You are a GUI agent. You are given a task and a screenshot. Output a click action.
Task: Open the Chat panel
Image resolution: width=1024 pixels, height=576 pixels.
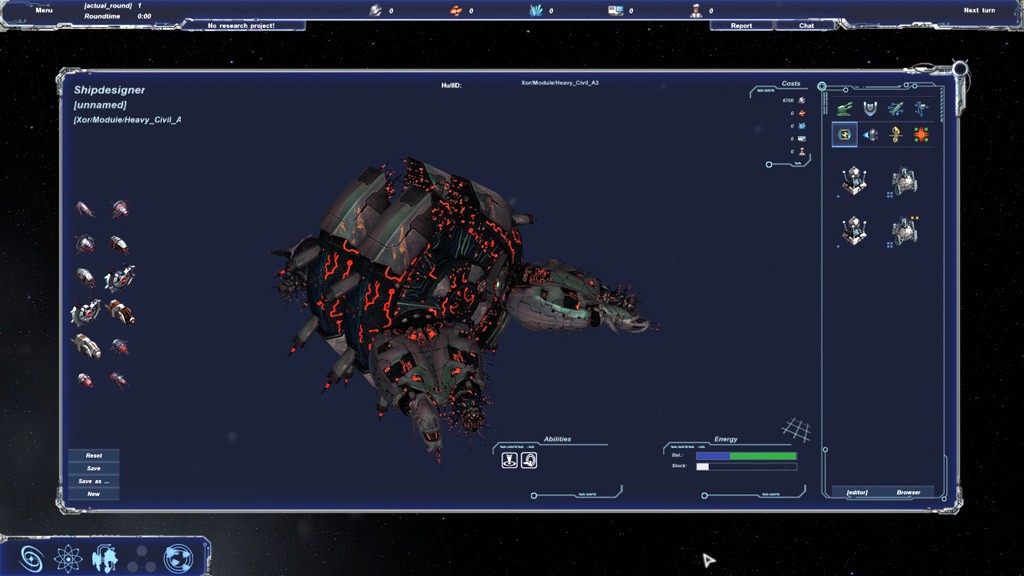tap(807, 26)
